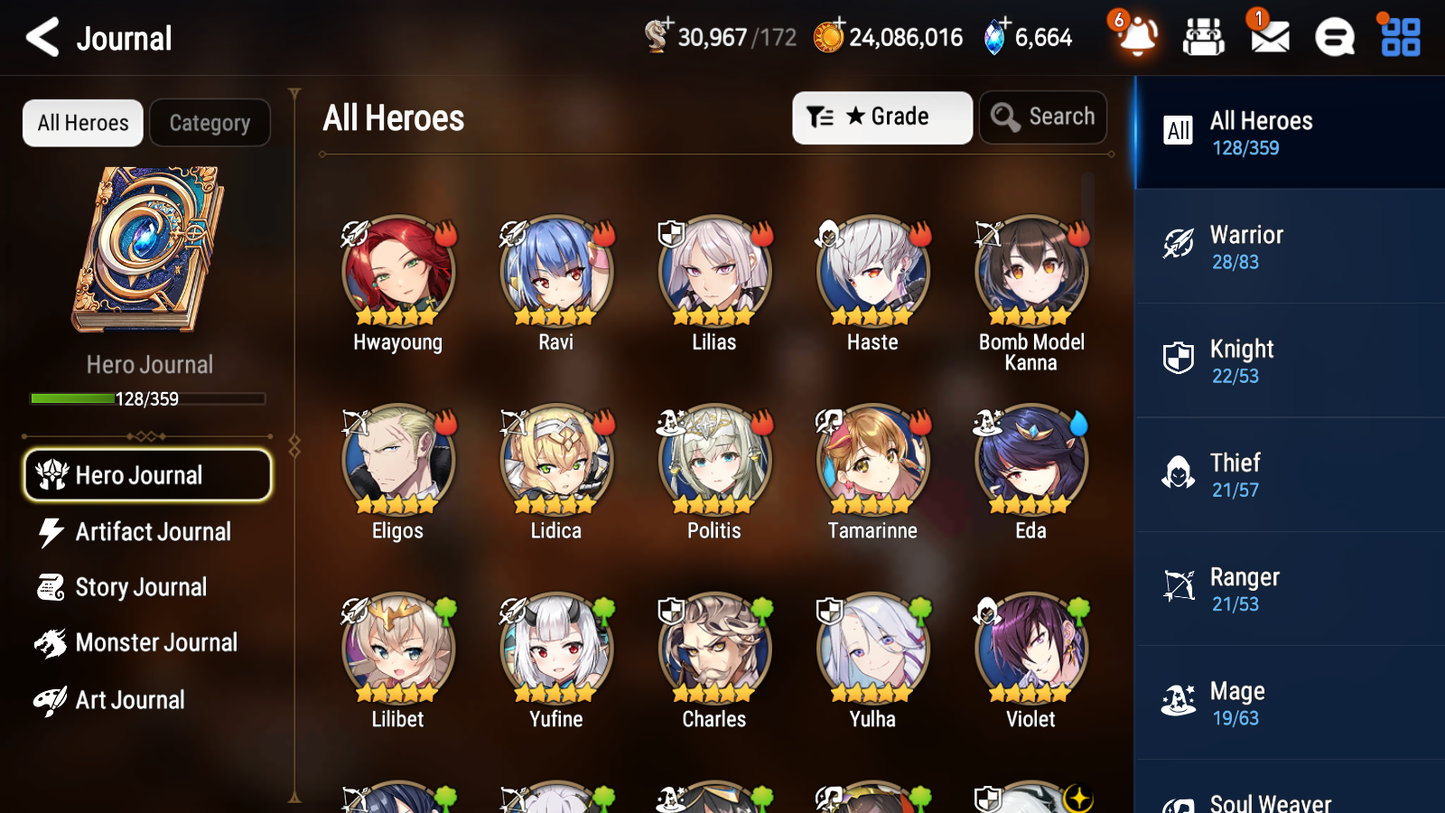Select the Thief class filter
1445x813 pixels.
point(1289,475)
